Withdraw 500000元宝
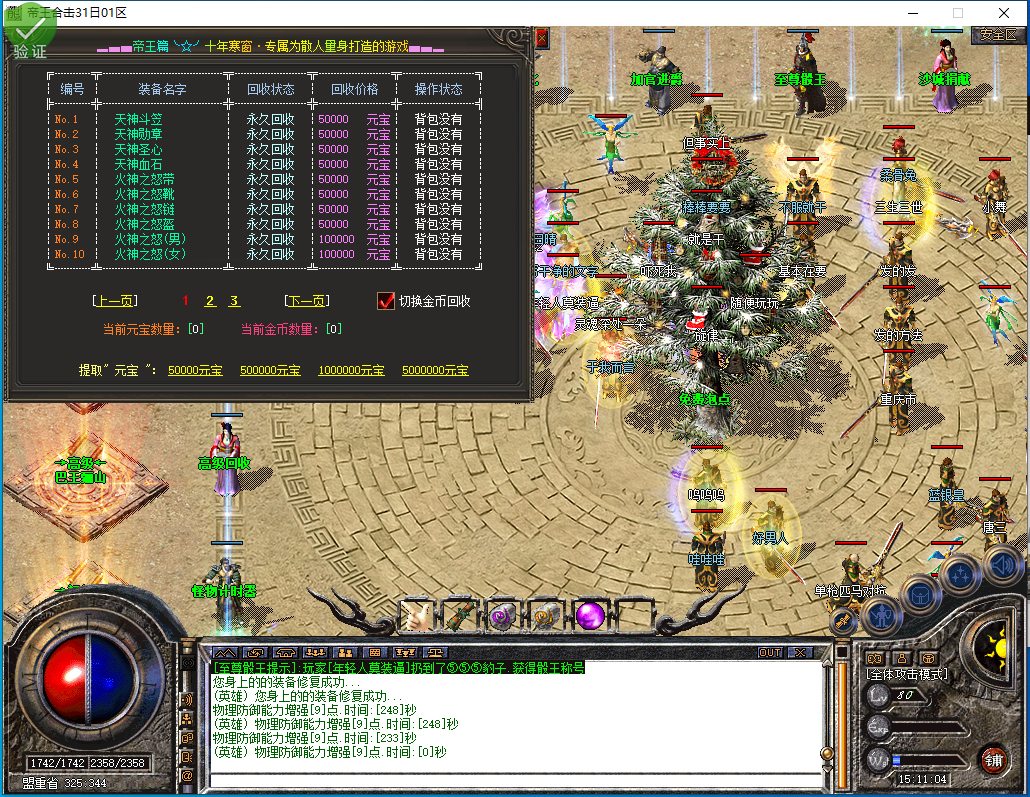The height and width of the screenshot is (797, 1030). tap(270, 370)
